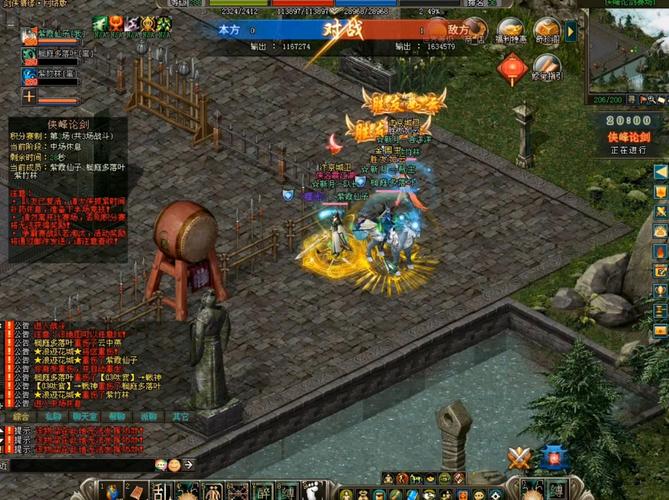Screen dimensions: 669x500
Task: Click the crossed swords combat icon
Action: (x=519, y=458)
